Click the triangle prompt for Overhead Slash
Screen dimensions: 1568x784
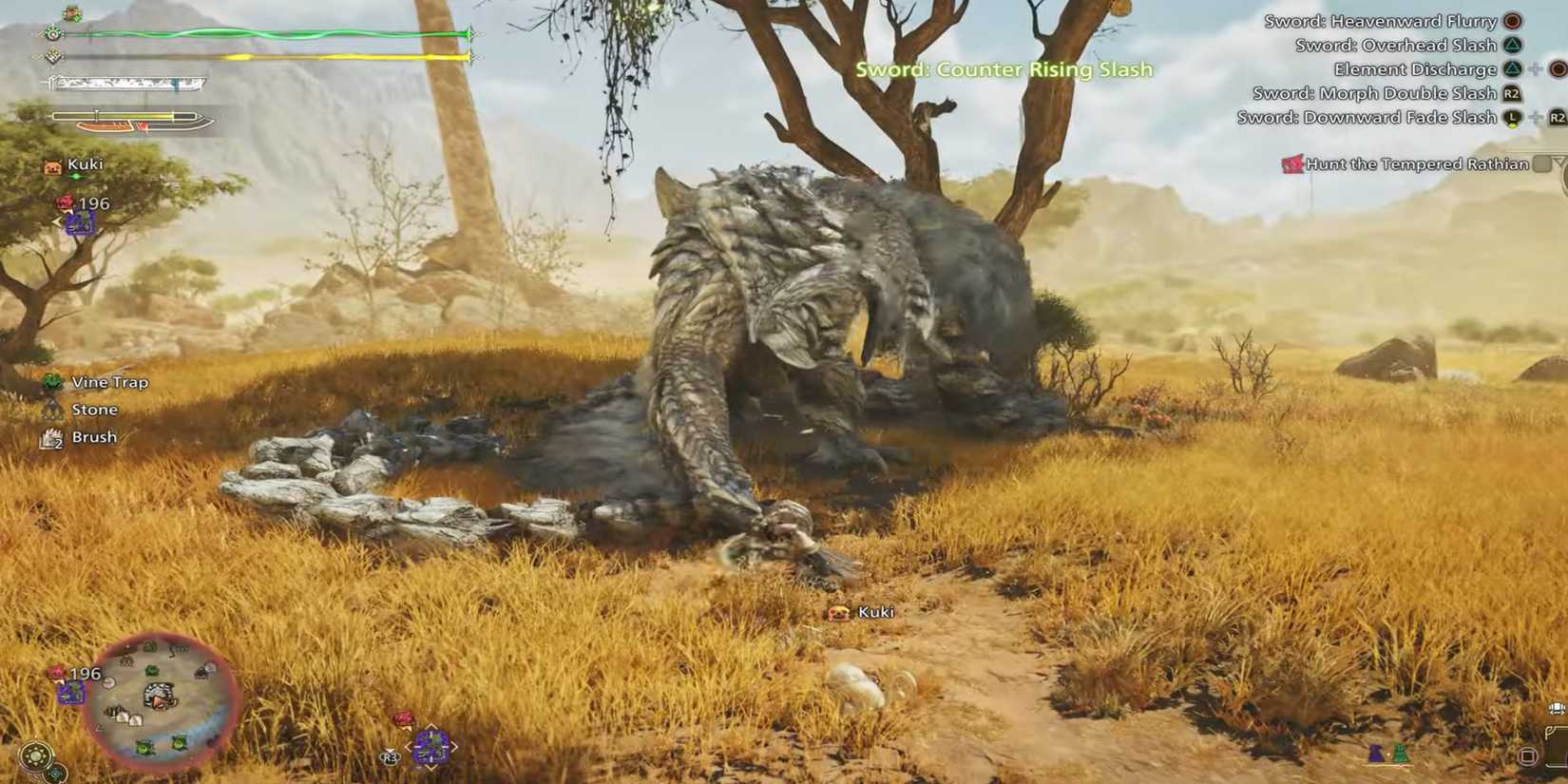click(x=1512, y=44)
